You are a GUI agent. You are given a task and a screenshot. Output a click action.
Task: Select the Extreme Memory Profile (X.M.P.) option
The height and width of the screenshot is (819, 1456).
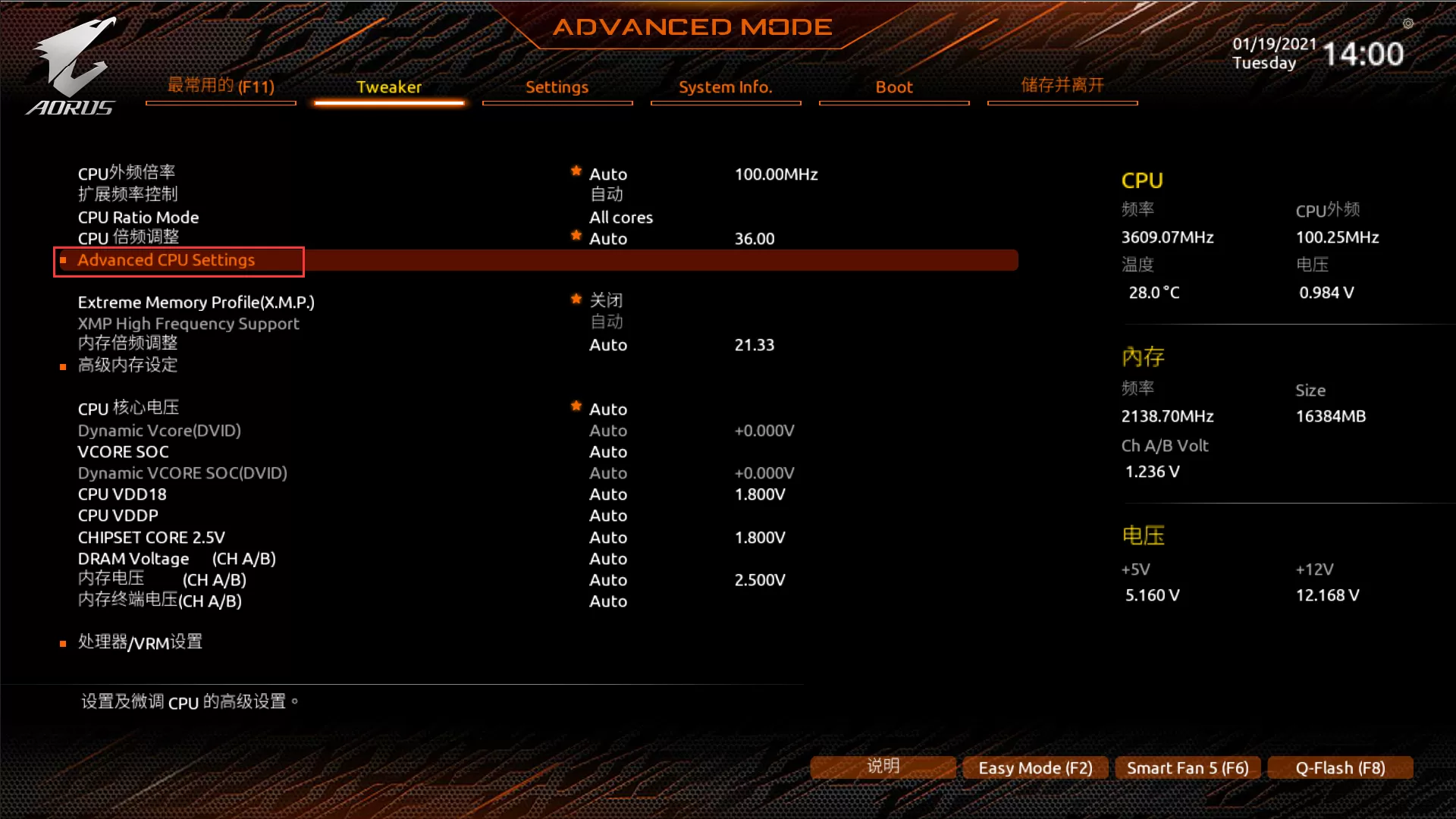pyautogui.click(x=196, y=303)
